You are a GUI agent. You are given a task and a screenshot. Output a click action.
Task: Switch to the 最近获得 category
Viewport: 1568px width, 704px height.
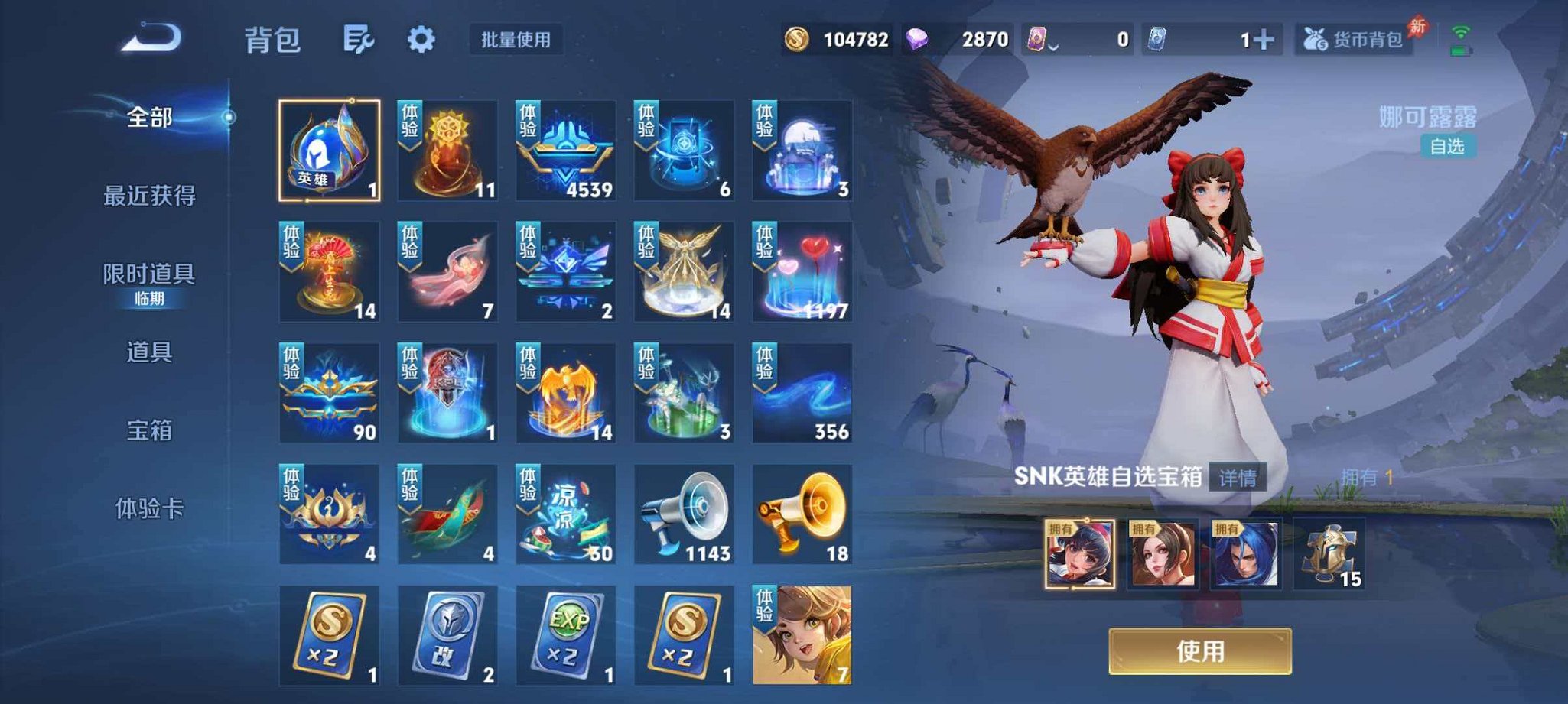pyautogui.click(x=151, y=196)
